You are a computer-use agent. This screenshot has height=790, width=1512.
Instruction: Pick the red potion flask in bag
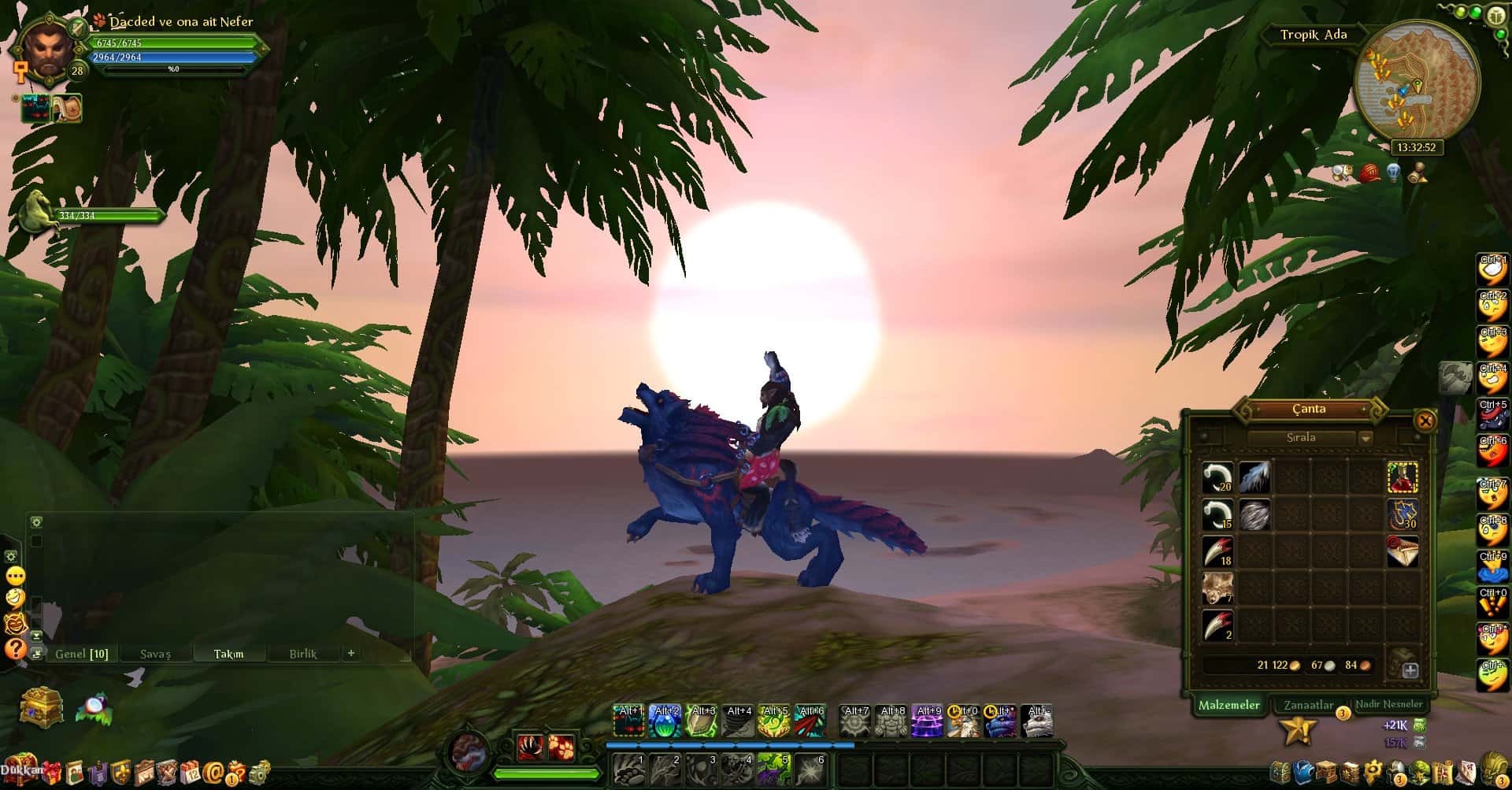1402,477
